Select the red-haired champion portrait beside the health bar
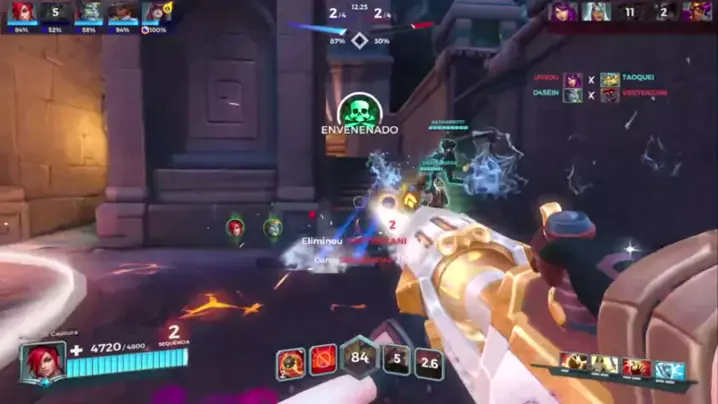The image size is (718, 404). point(41,360)
